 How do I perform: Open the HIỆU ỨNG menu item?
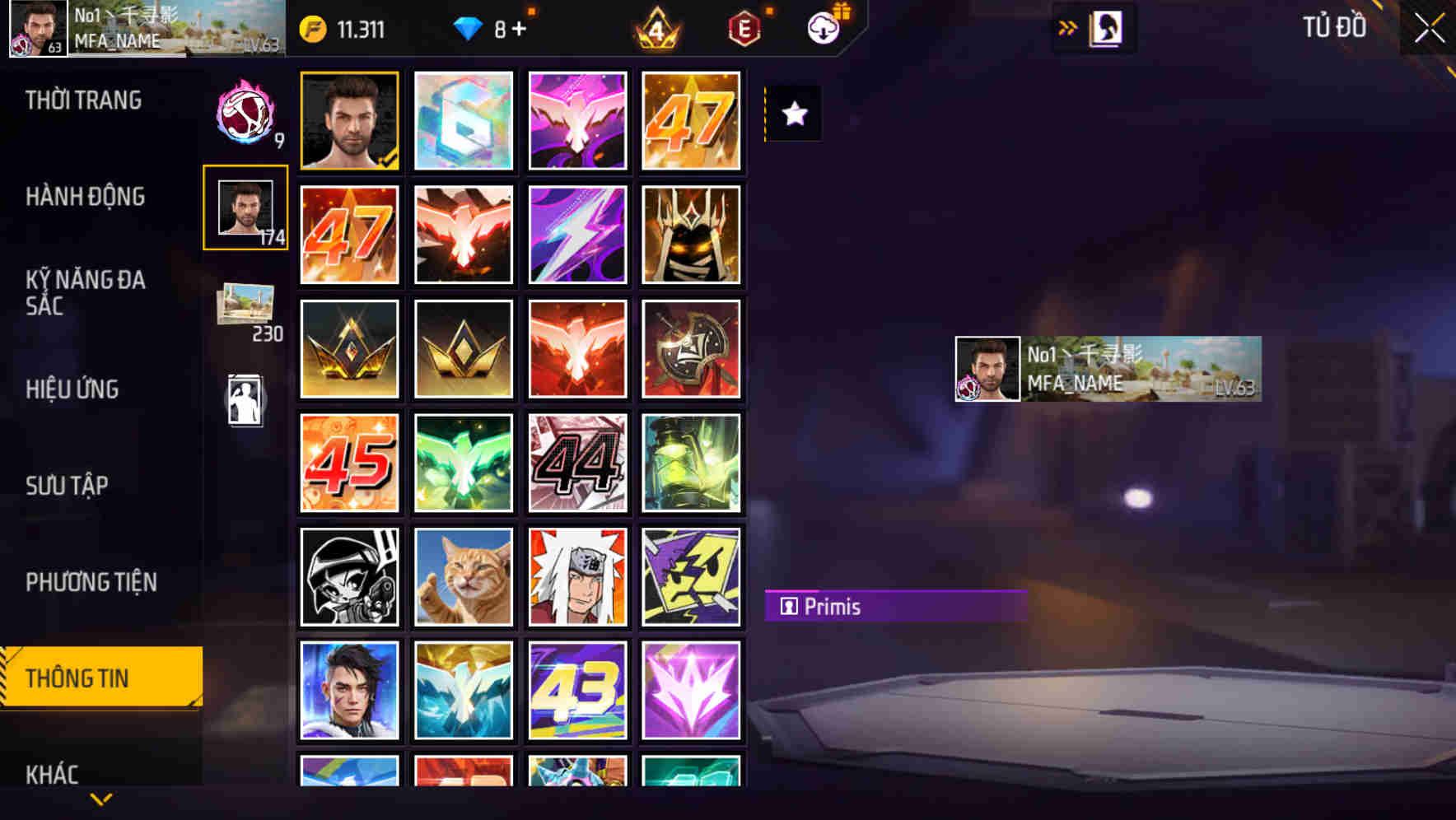coord(73,389)
